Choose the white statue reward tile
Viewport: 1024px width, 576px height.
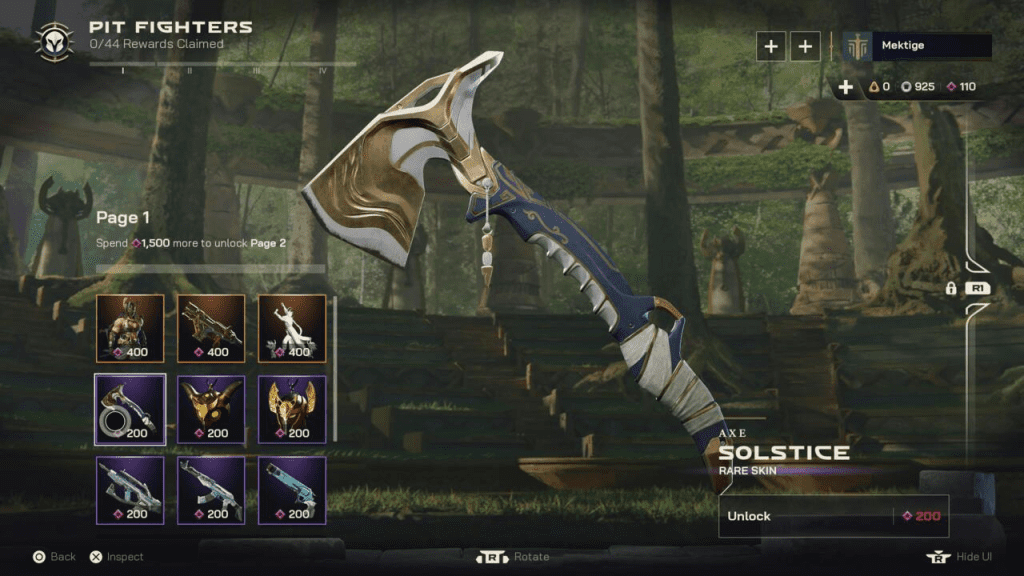pyautogui.click(x=292, y=327)
